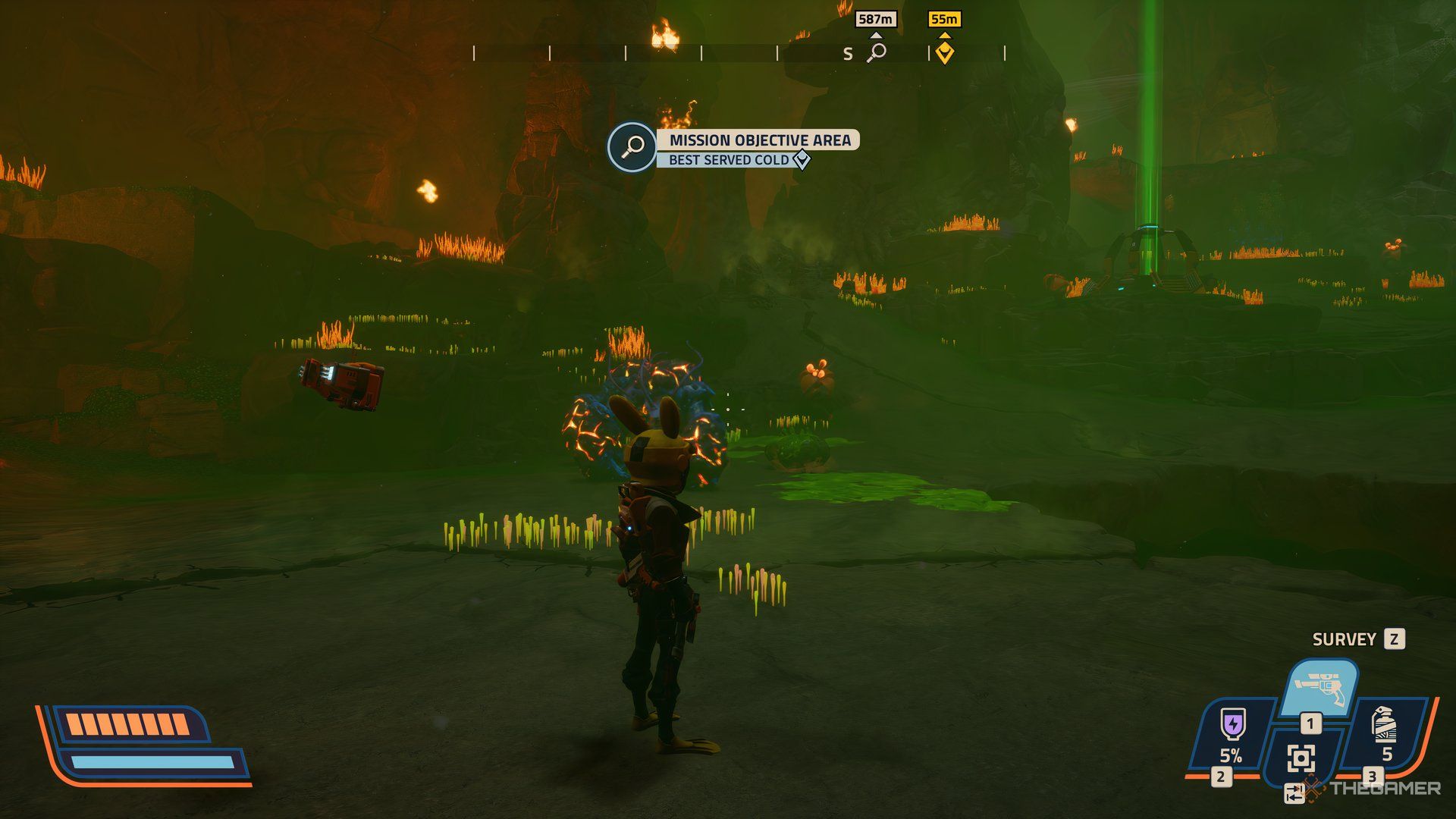Select the survey pistol weapon slot
This screenshot has width=1456, height=819.
point(1319,687)
